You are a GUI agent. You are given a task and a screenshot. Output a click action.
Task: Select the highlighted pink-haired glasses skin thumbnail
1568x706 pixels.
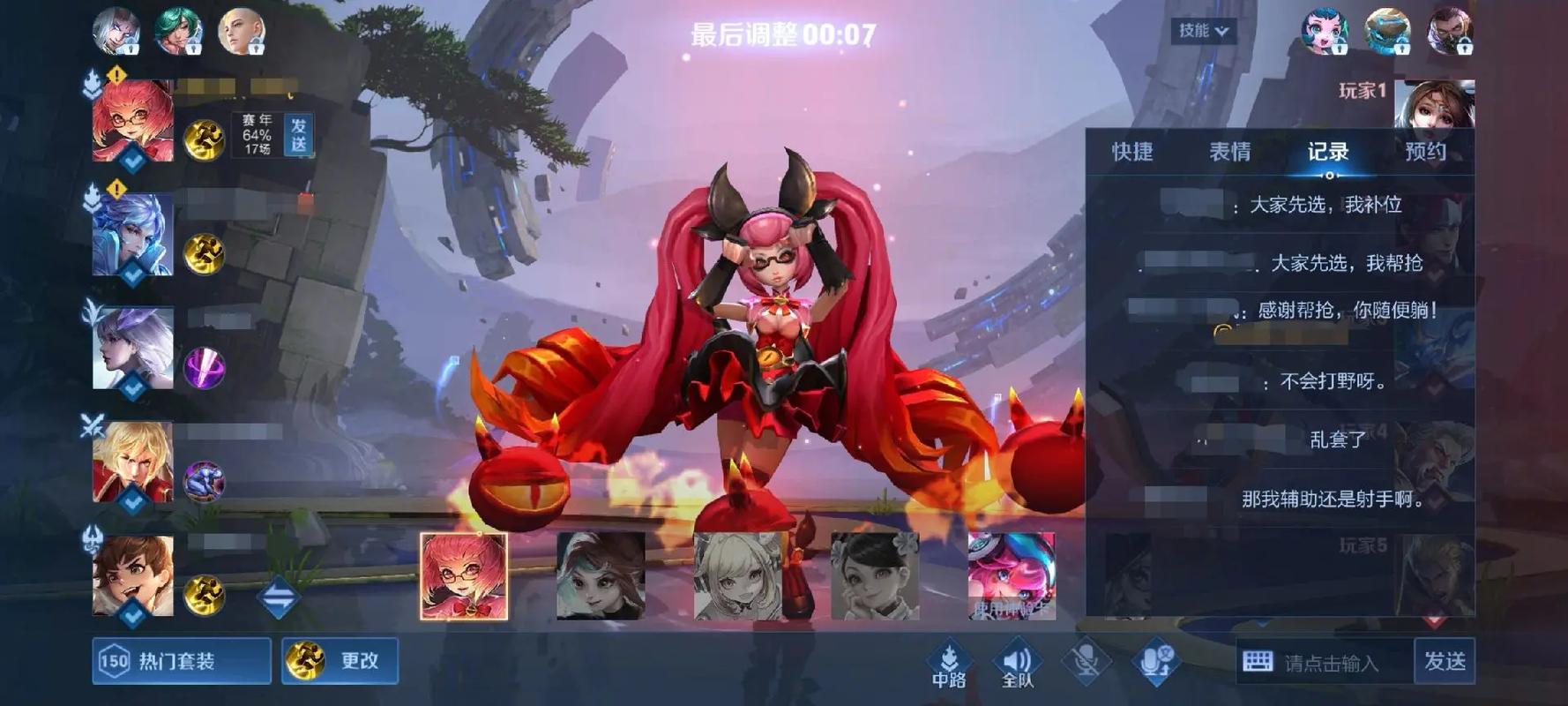coord(464,576)
